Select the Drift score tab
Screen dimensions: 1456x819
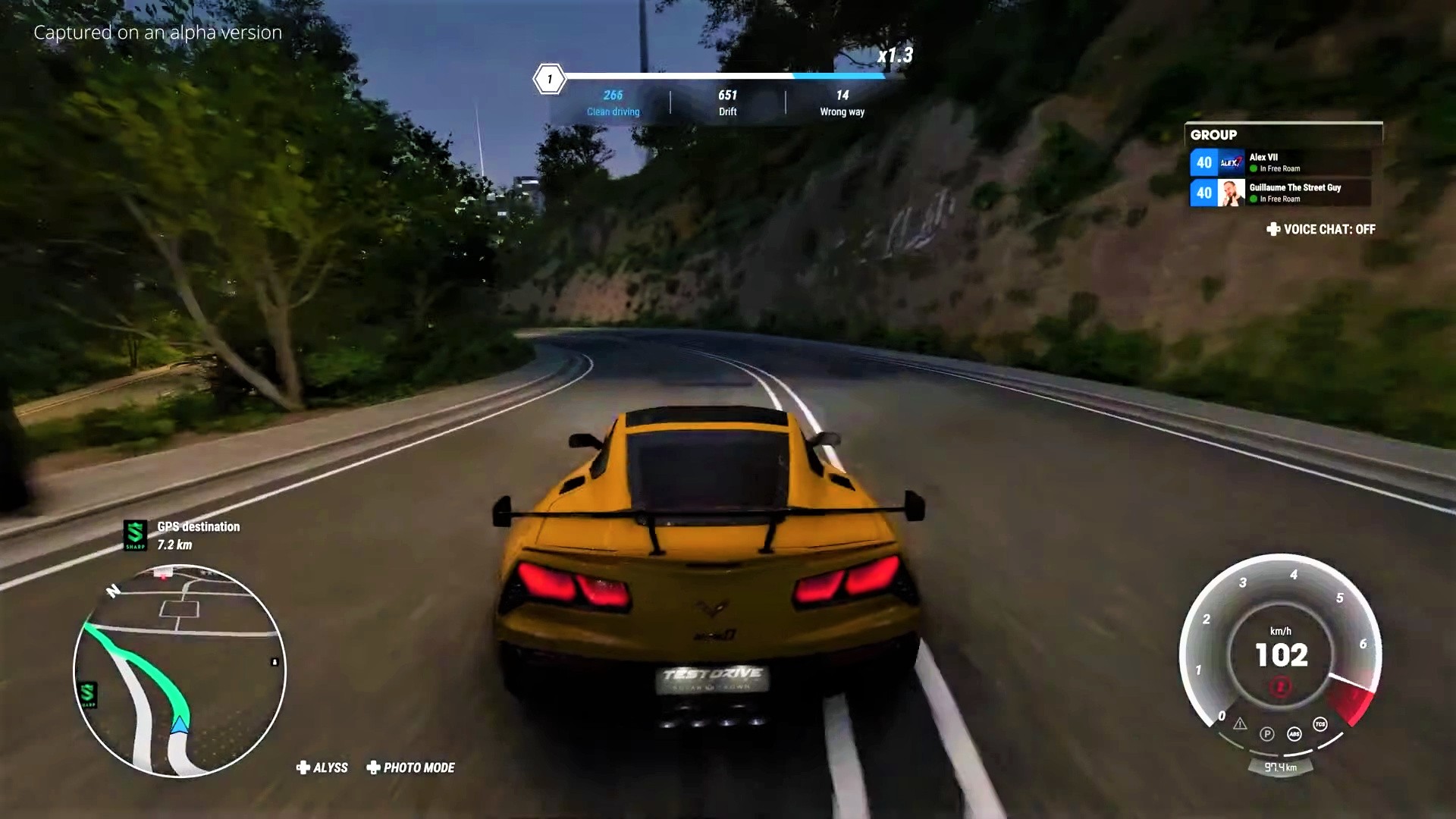[x=727, y=103]
